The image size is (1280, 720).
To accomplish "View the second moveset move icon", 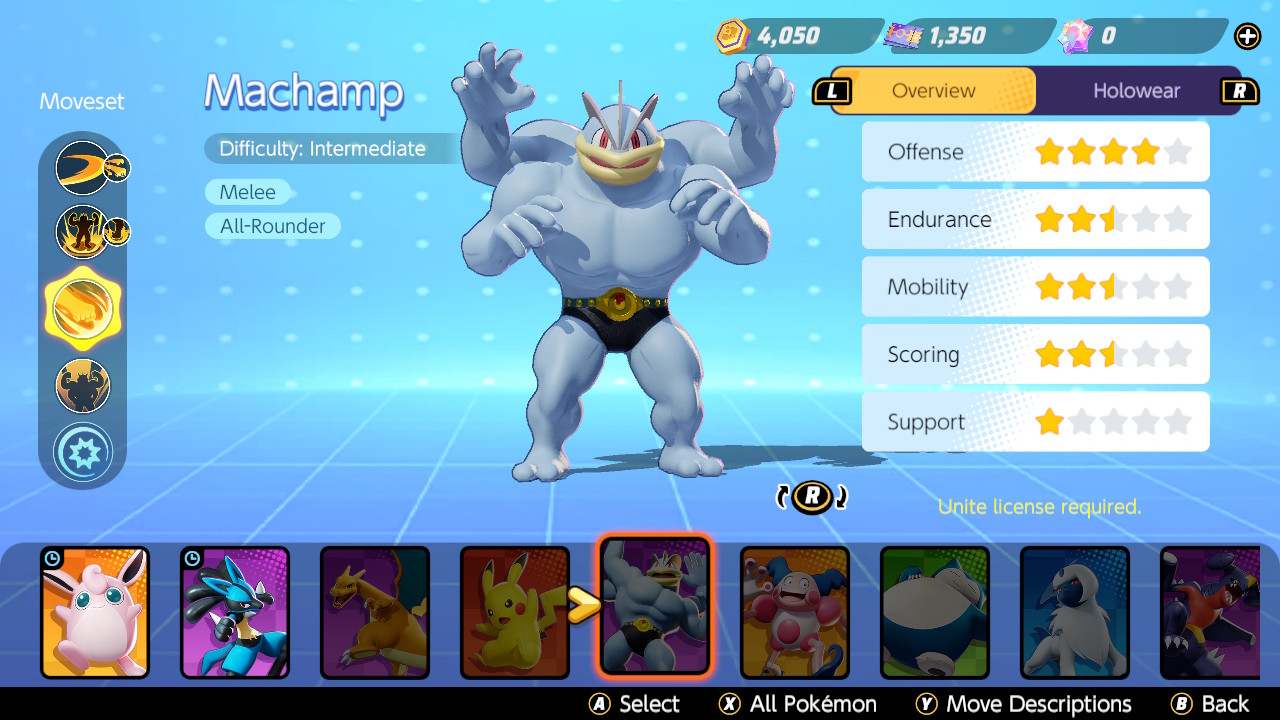I will pyautogui.click(x=83, y=231).
